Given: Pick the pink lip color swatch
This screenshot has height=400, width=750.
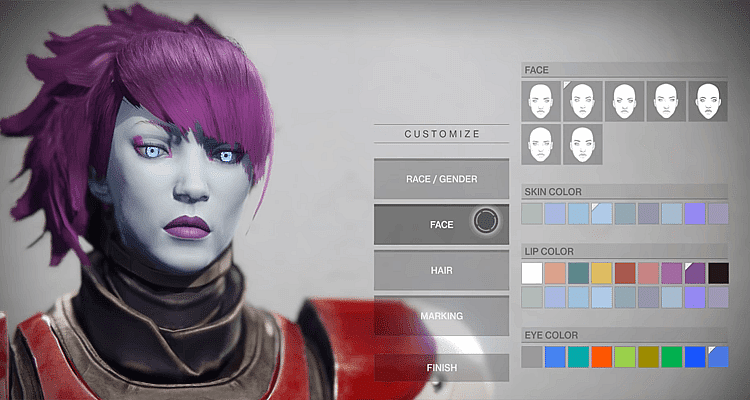Looking at the screenshot, I should pos(648,273).
